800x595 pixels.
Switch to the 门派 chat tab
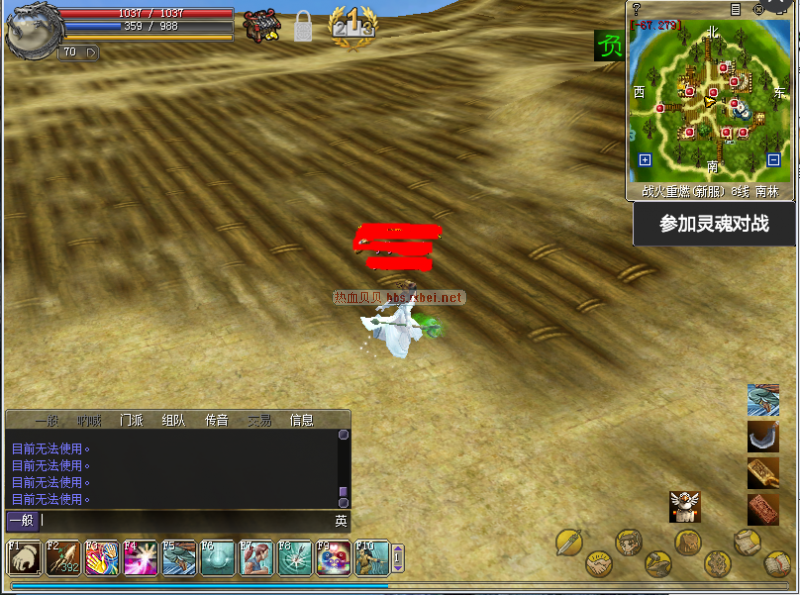coord(131,420)
